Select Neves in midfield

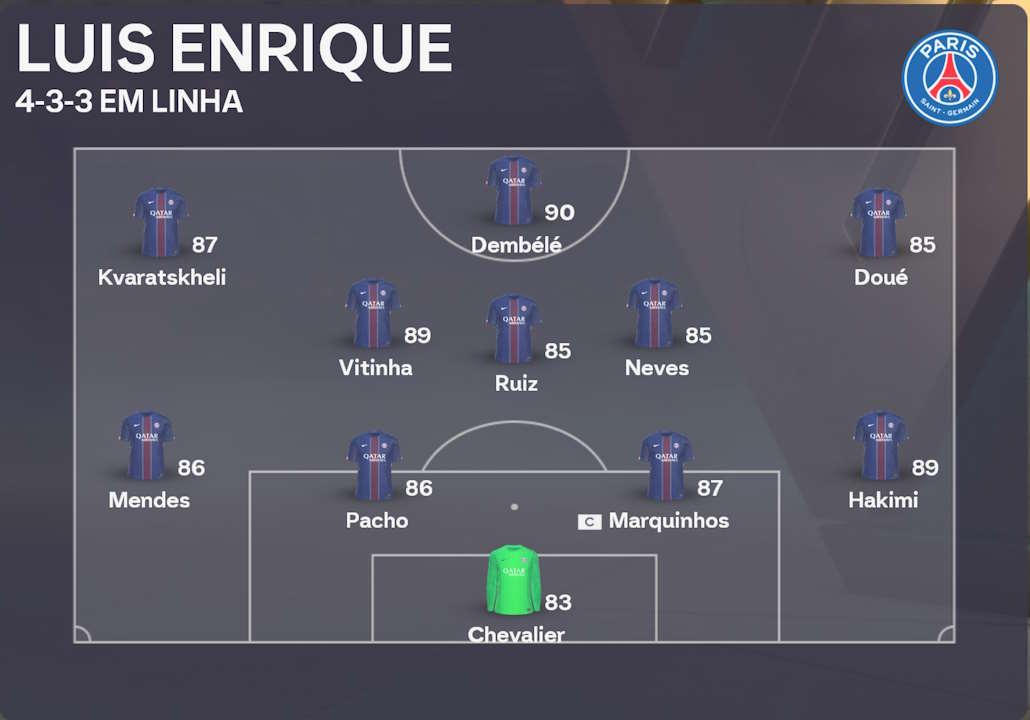point(654,314)
